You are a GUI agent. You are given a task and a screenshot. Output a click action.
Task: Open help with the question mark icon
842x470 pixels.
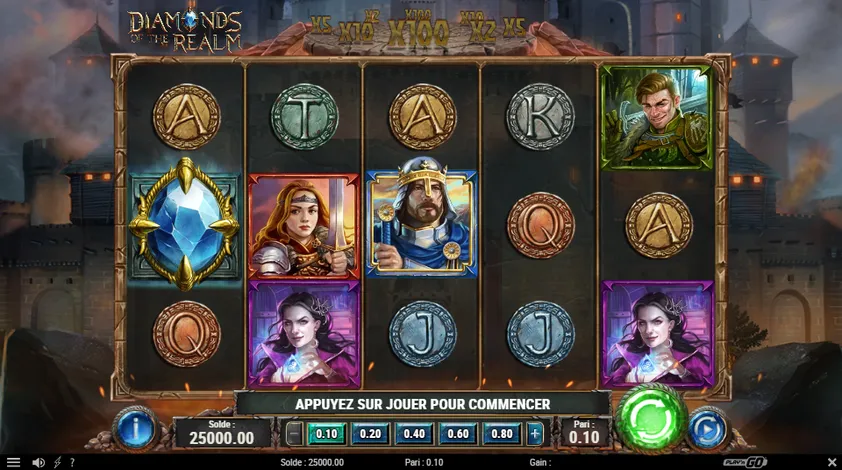coord(72,462)
